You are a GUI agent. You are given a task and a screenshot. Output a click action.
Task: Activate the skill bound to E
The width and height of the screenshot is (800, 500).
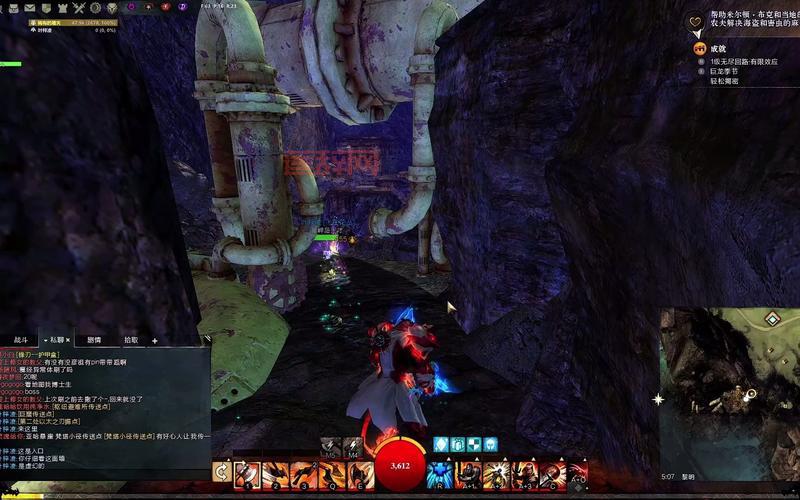[357, 472]
